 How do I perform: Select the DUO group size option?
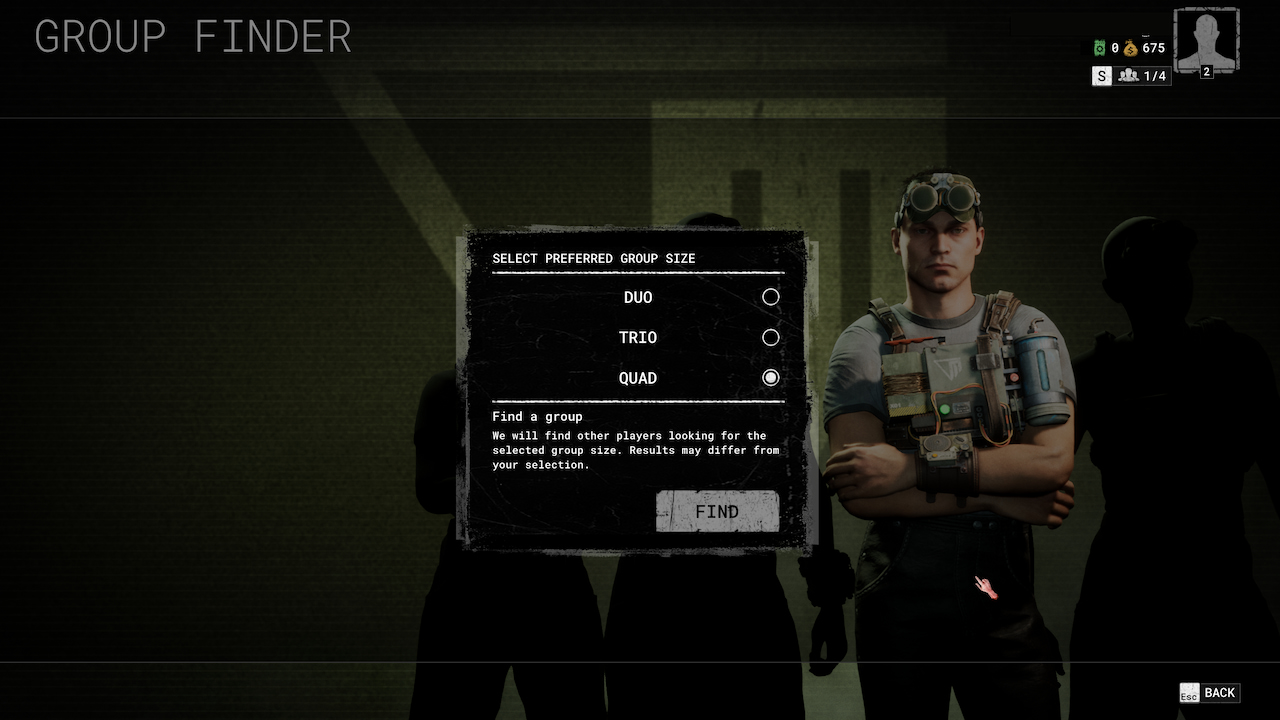click(770, 297)
